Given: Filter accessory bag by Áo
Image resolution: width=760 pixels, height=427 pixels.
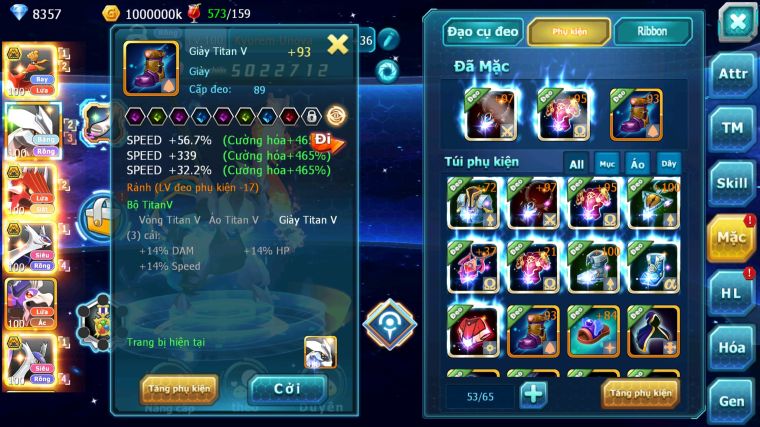Looking at the screenshot, I should 637,163.
